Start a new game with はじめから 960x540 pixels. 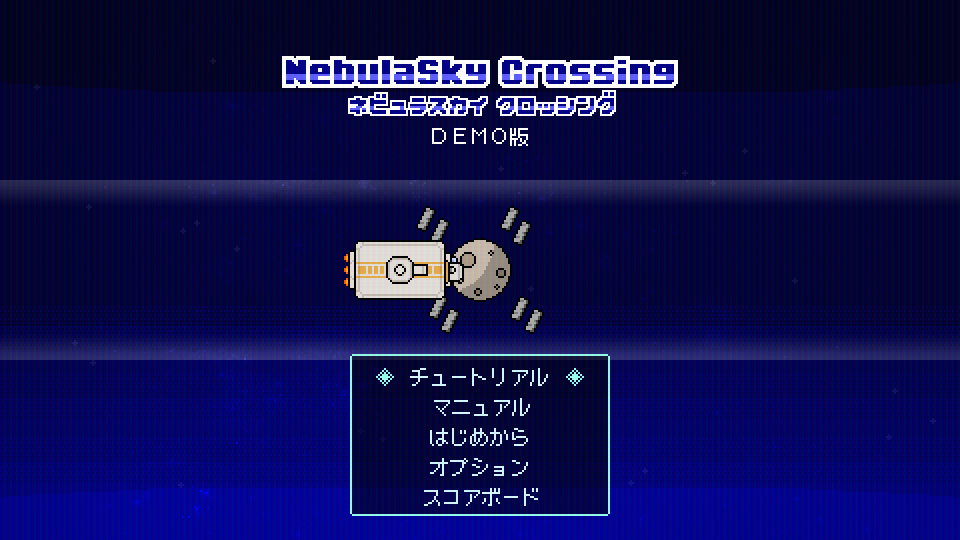tap(480, 437)
